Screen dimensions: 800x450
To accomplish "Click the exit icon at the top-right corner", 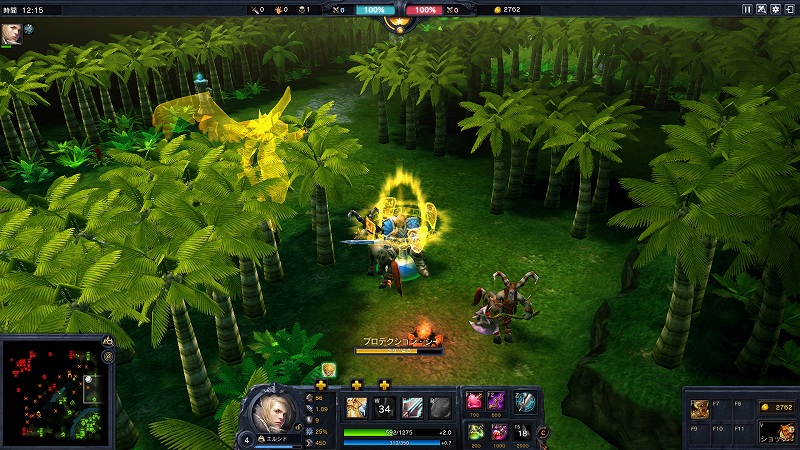I will (x=790, y=9).
